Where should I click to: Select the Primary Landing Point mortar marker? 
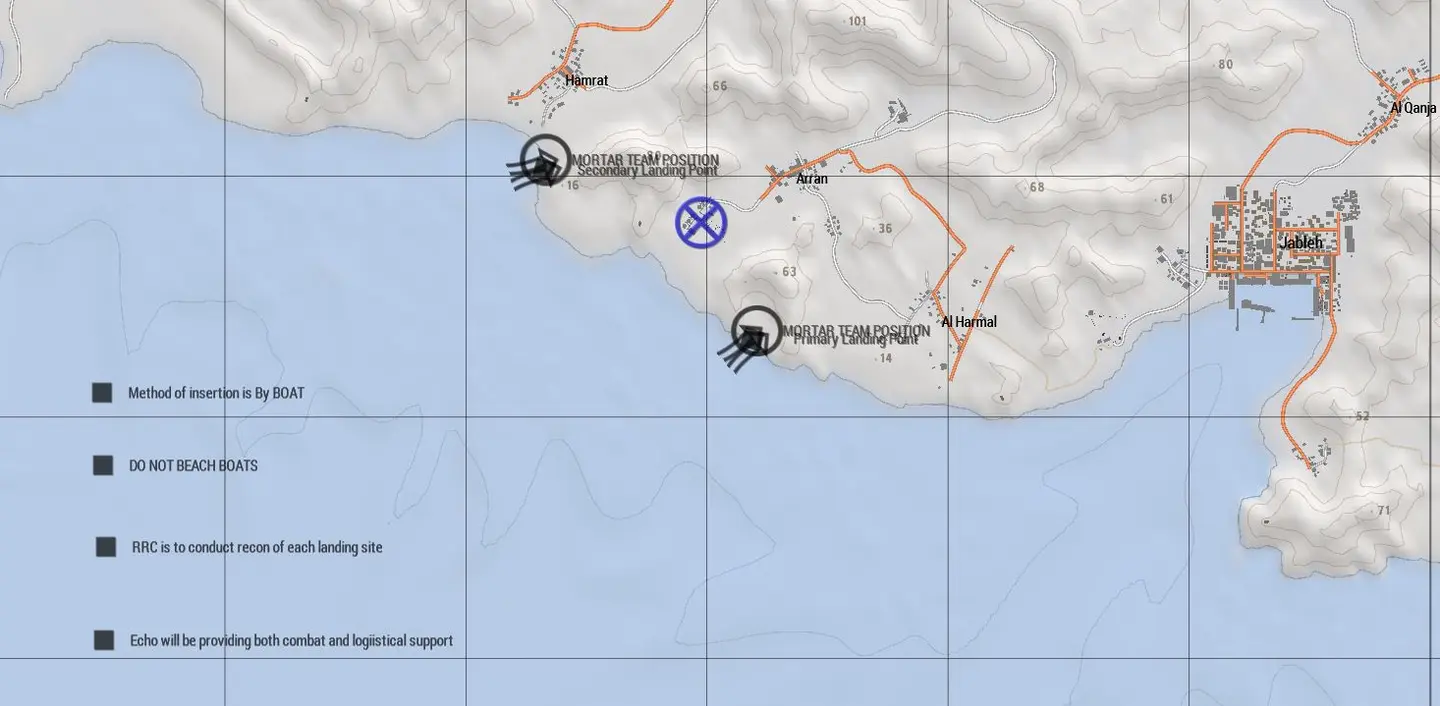(x=756, y=331)
